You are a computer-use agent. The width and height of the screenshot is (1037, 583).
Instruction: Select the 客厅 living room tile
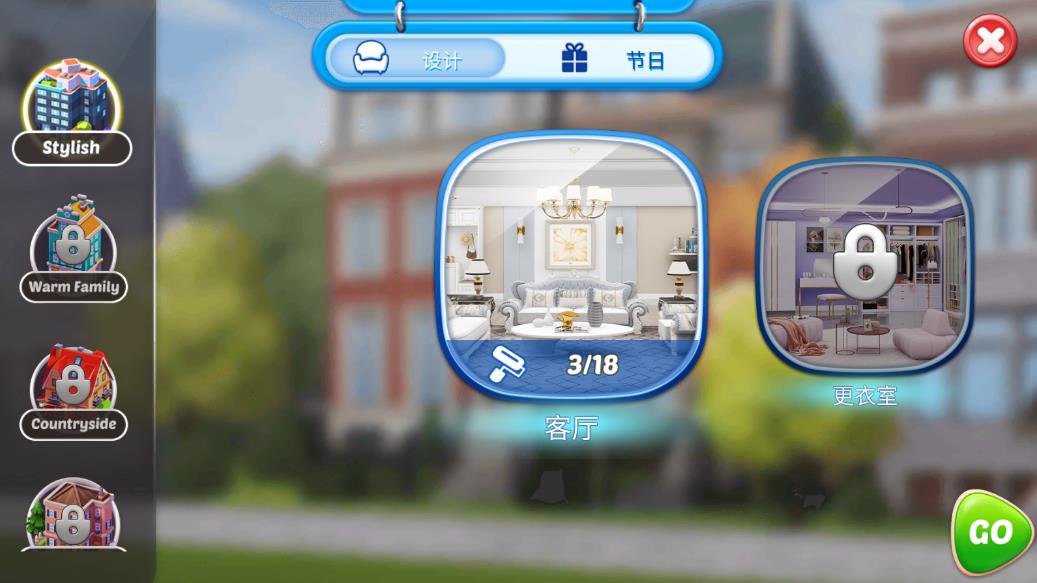click(x=571, y=267)
